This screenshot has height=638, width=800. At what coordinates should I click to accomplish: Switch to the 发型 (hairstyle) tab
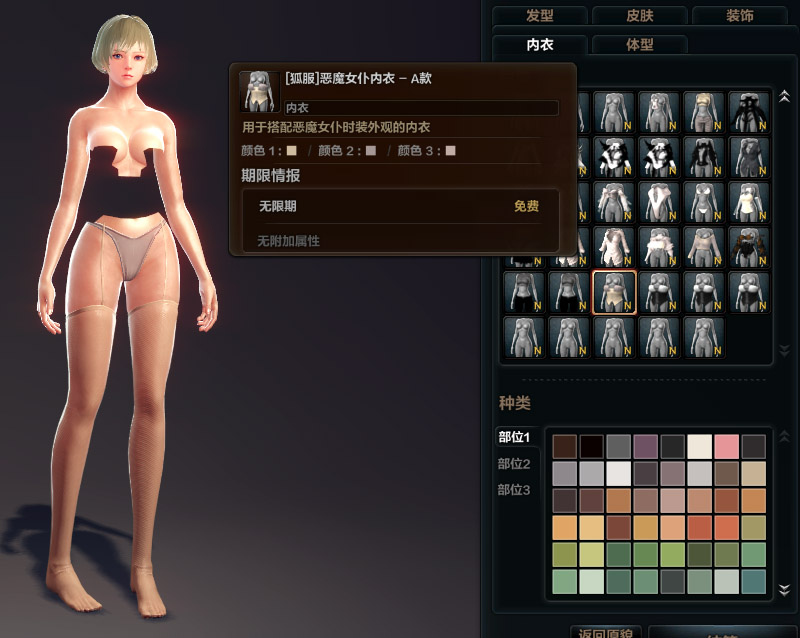539,15
